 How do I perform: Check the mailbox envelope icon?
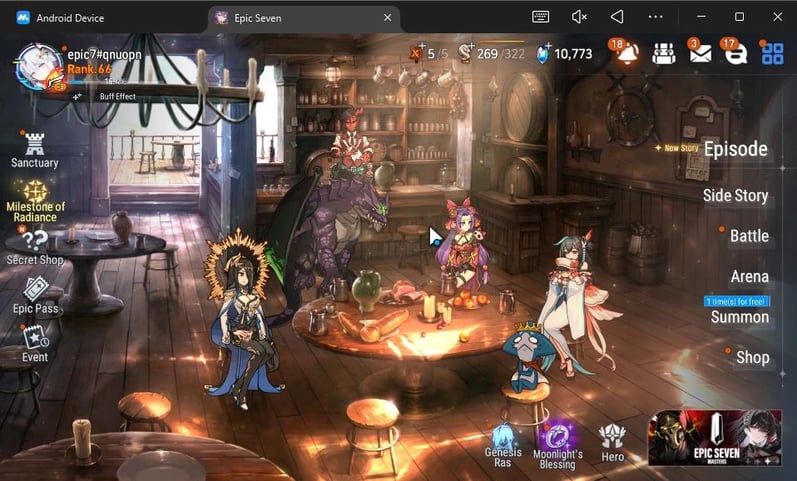[x=700, y=54]
